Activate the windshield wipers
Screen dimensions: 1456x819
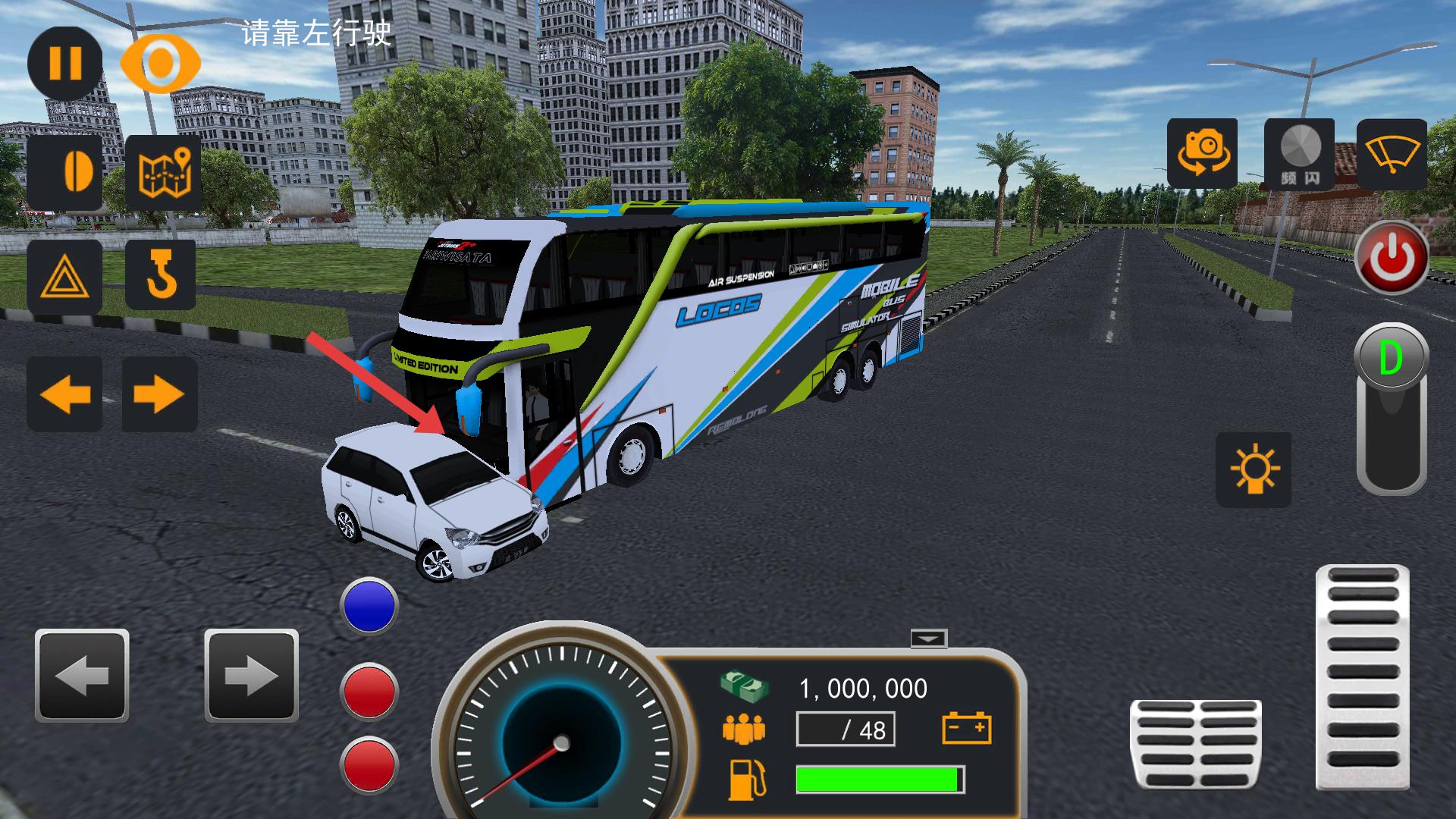1392,154
